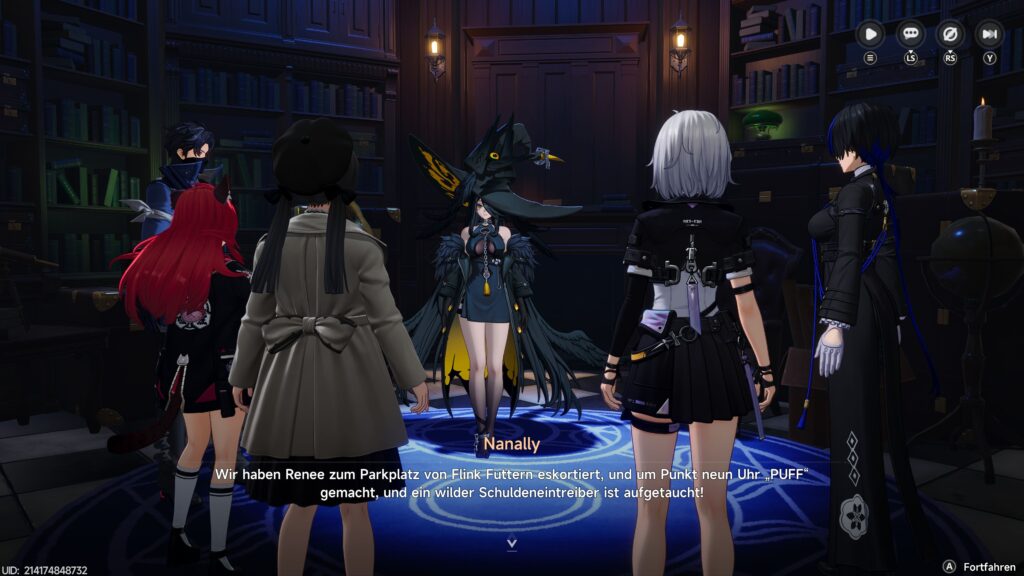The width and height of the screenshot is (1024, 576).
Task: Hide the dialogue interface with the slashed-circle icon
Action: click(949, 34)
